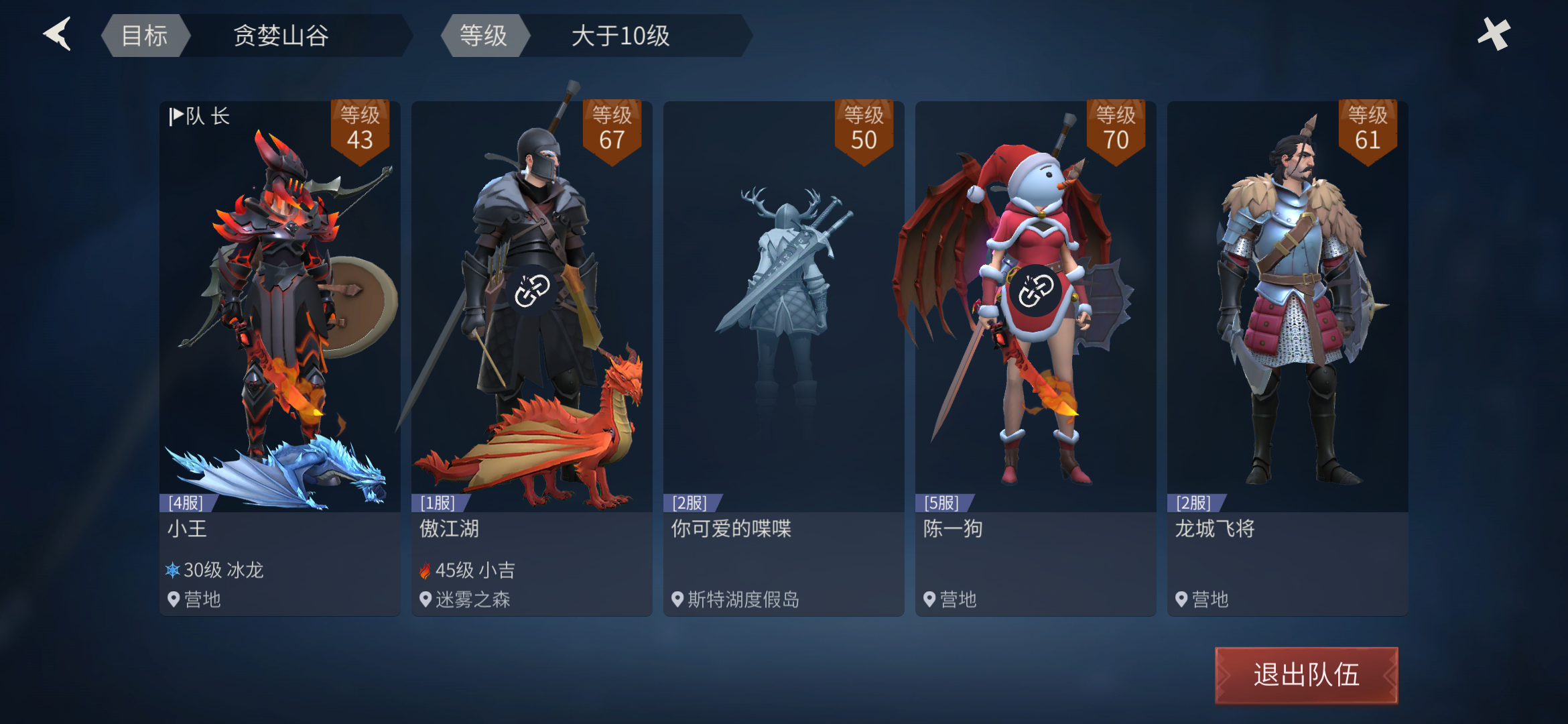Image resolution: width=1568 pixels, height=724 pixels.
Task: Toggle the 等级43 badge on the captain's card
Action: click(359, 129)
